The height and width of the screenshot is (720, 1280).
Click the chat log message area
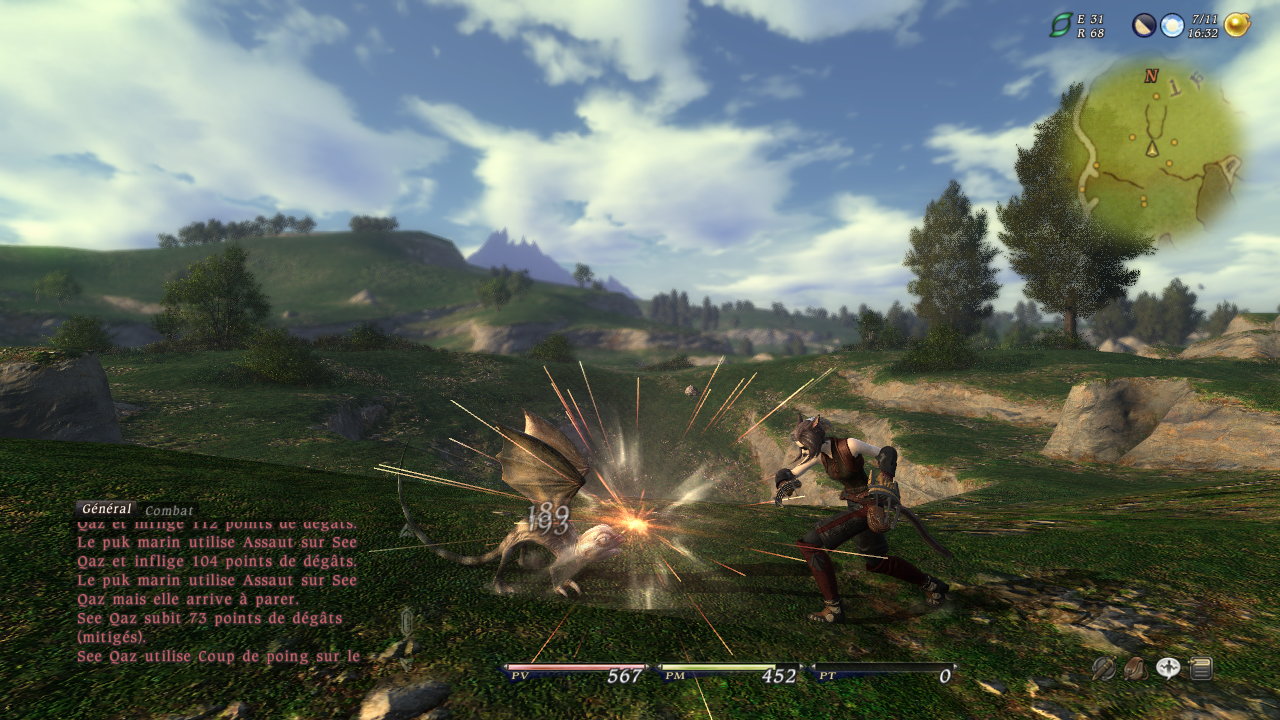[216, 592]
